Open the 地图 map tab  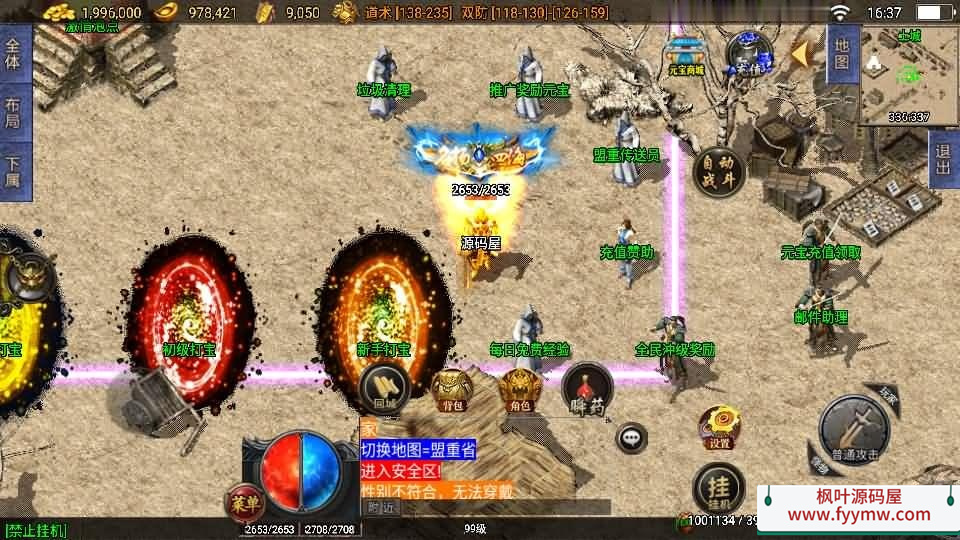click(x=841, y=54)
